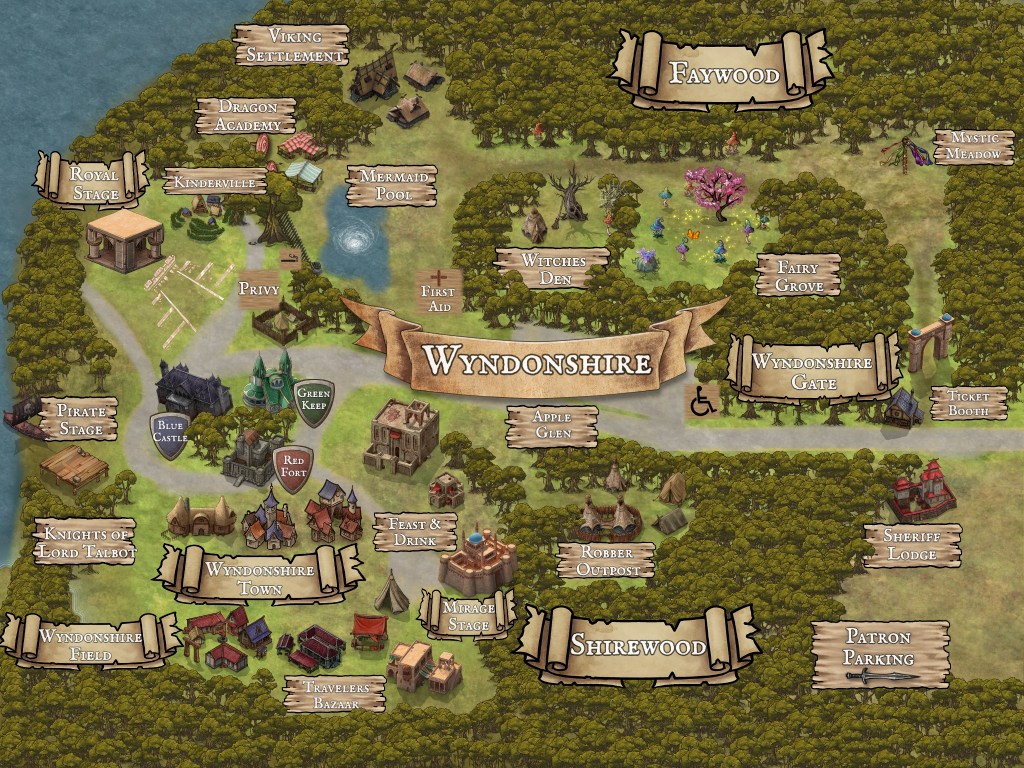Screen dimensions: 1024x768
Task: Select the wheelchair accessibility icon
Action: [x=704, y=401]
